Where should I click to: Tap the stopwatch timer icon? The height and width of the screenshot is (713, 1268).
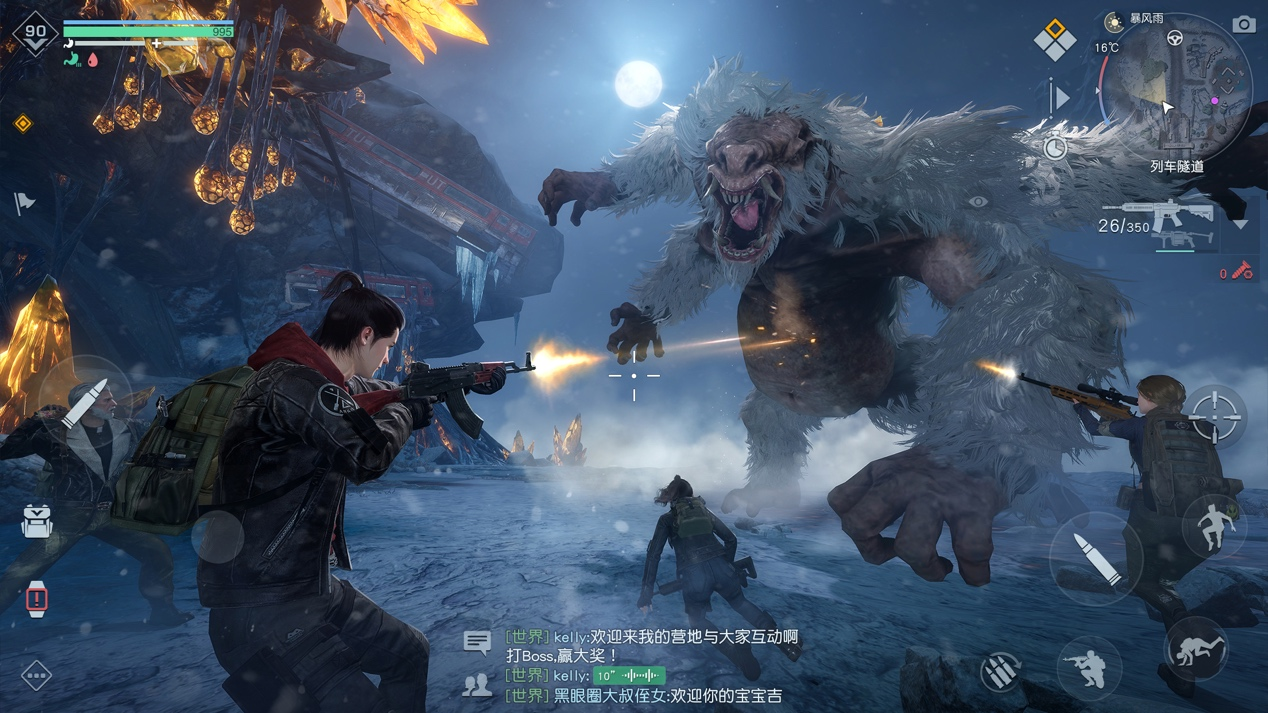click(x=1055, y=149)
